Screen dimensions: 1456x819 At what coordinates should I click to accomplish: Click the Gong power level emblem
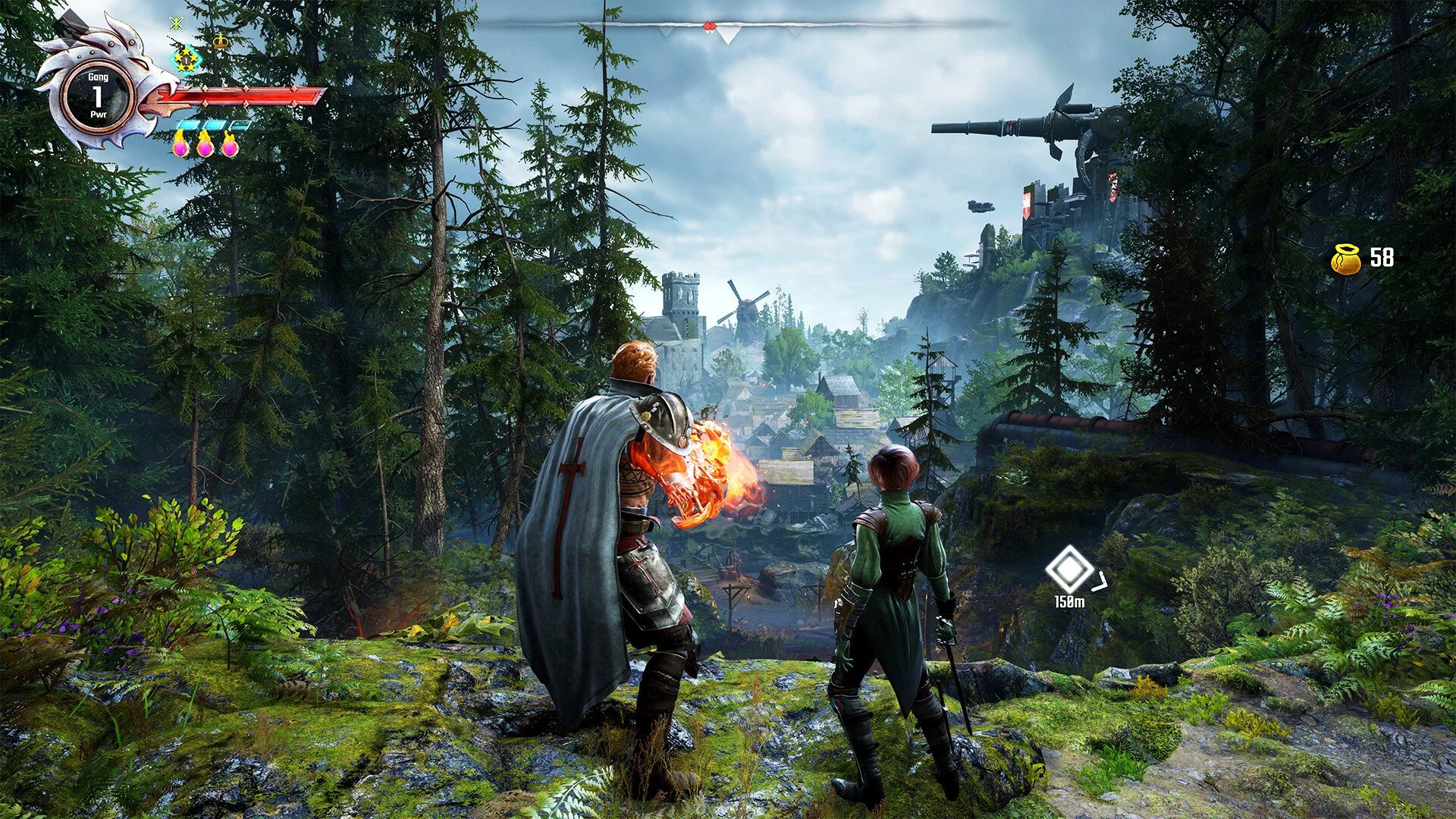point(98,96)
